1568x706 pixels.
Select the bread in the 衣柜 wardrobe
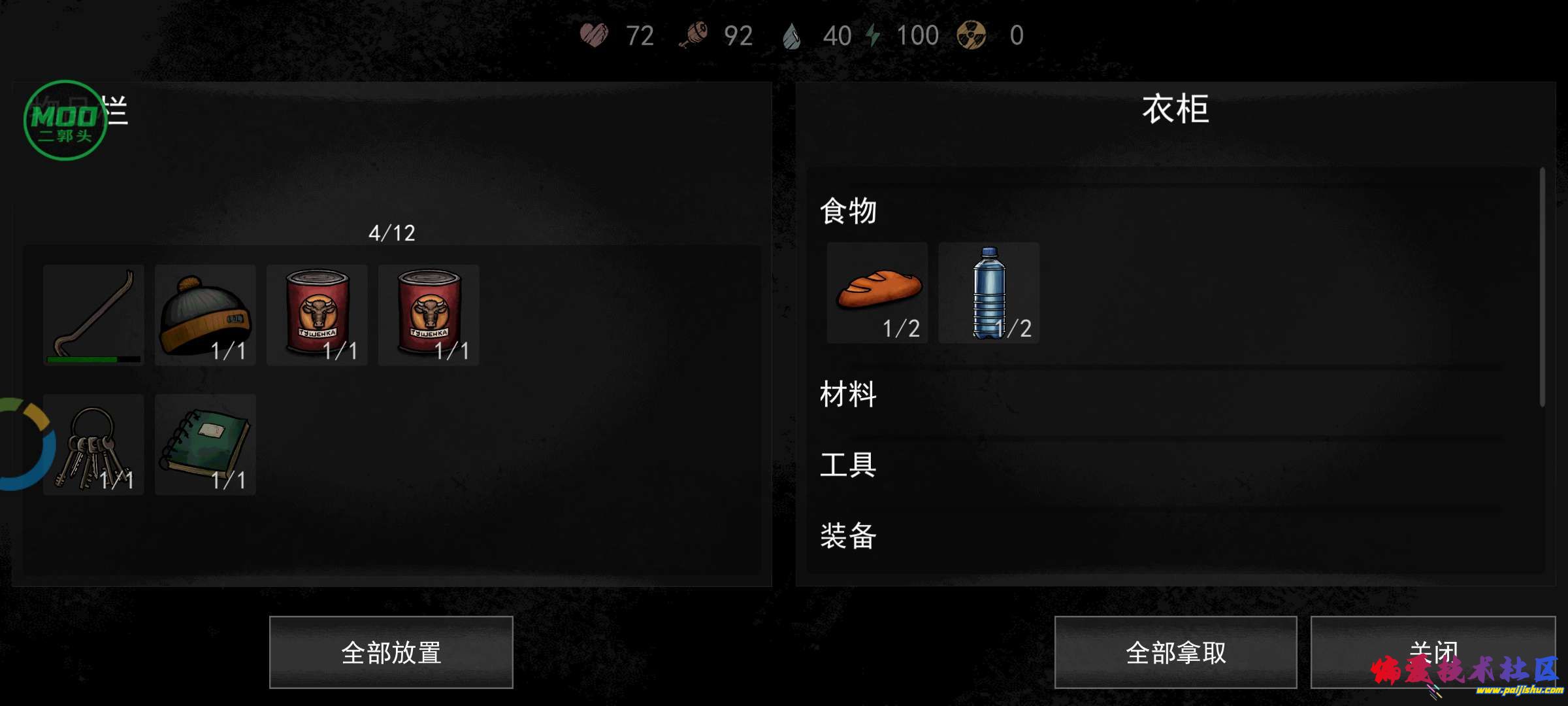click(877, 293)
